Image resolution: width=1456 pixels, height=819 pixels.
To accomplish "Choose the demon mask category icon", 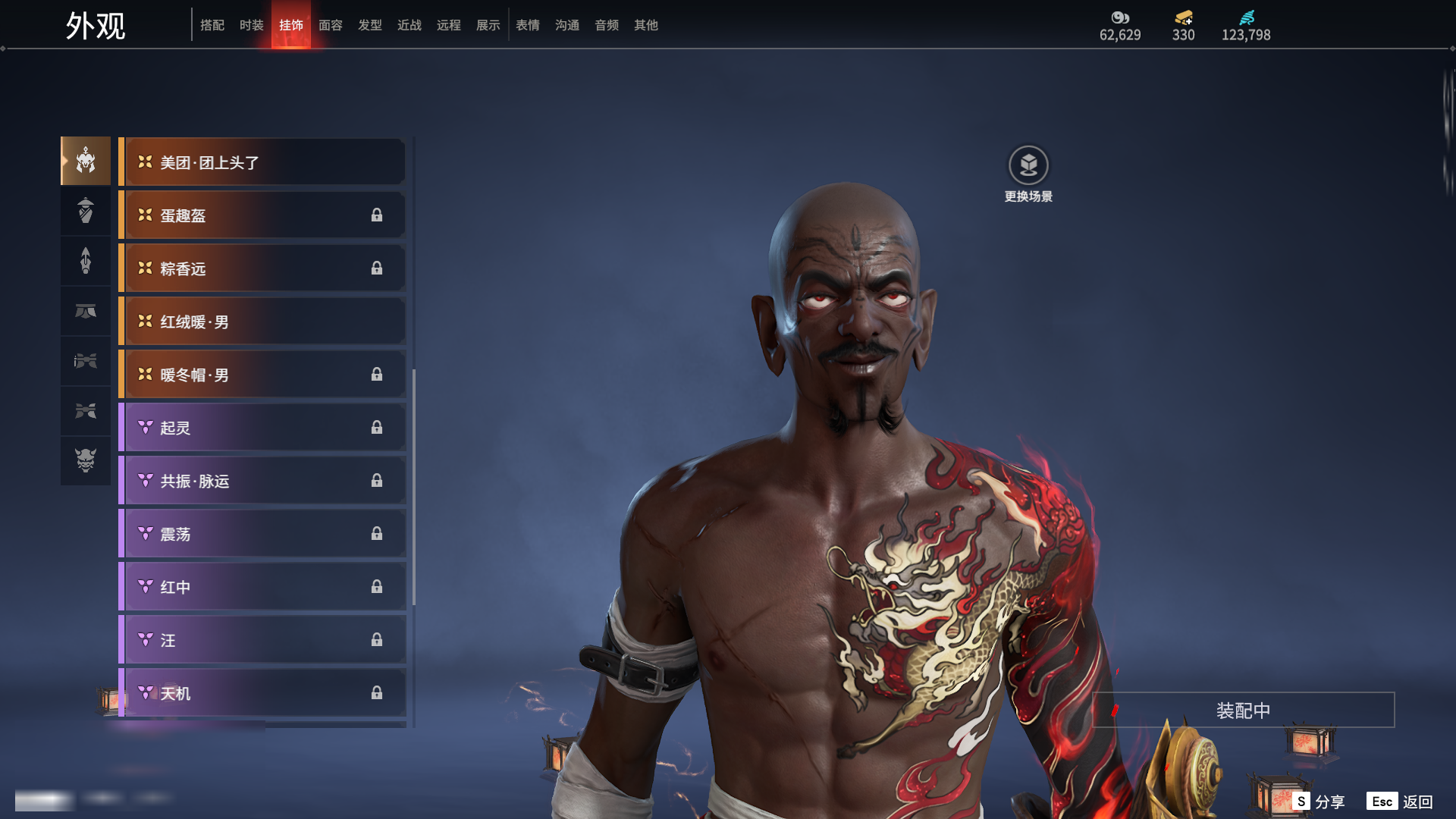I will pyautogui.click(x=86, y=460).
